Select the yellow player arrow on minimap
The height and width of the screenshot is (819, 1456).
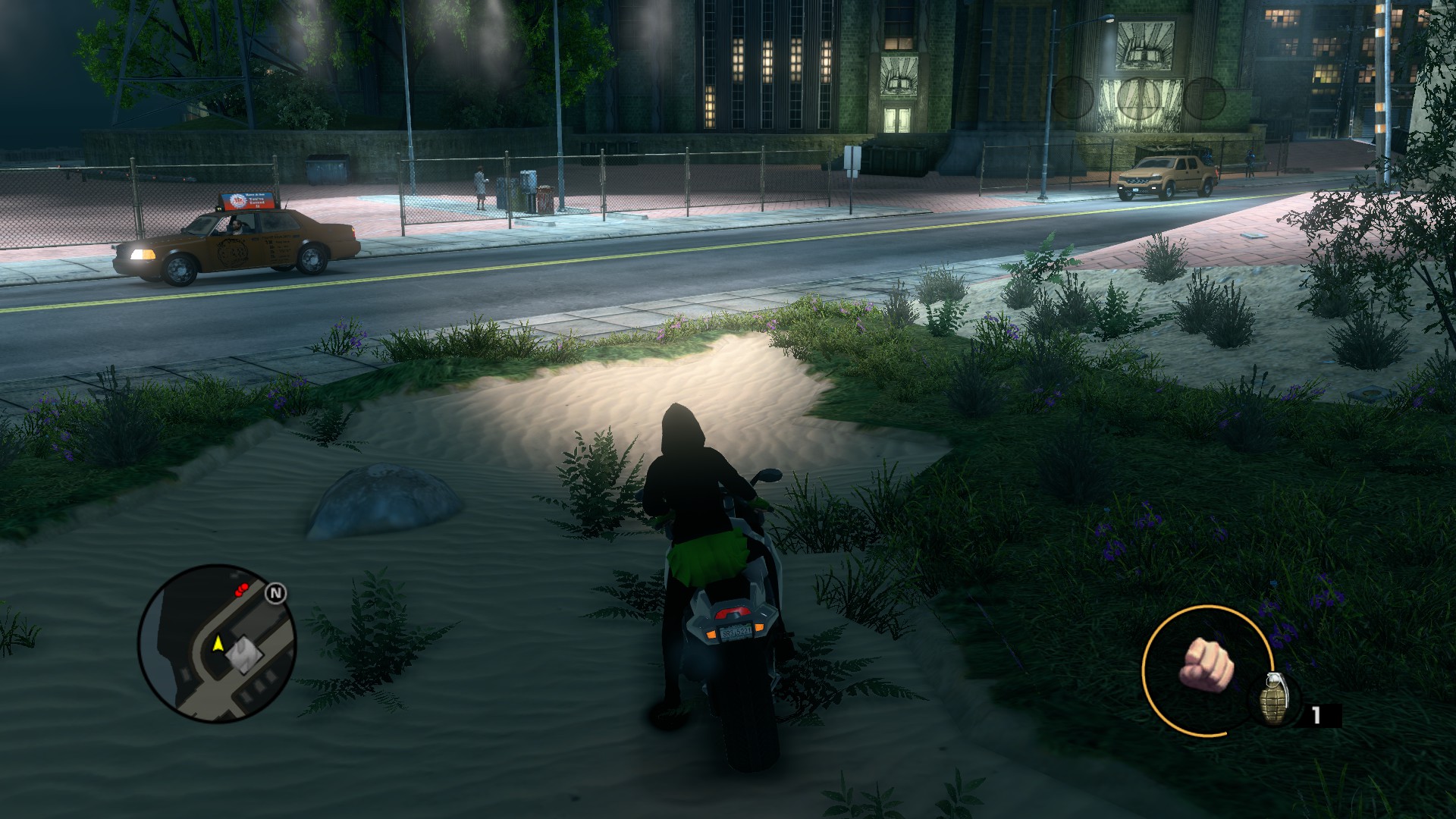[218, 644]
